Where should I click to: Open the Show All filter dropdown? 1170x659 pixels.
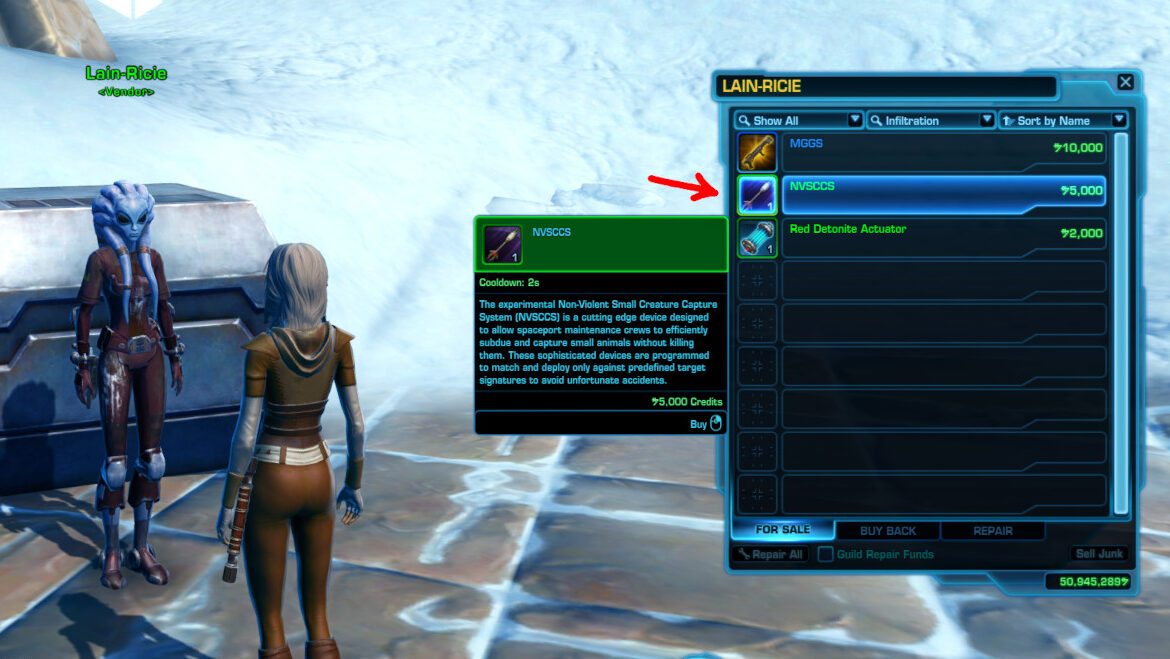(798, 120)
